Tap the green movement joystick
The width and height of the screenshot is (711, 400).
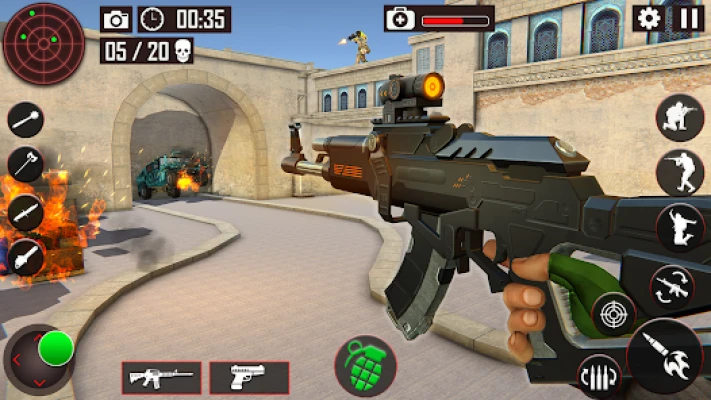(55, 349)
